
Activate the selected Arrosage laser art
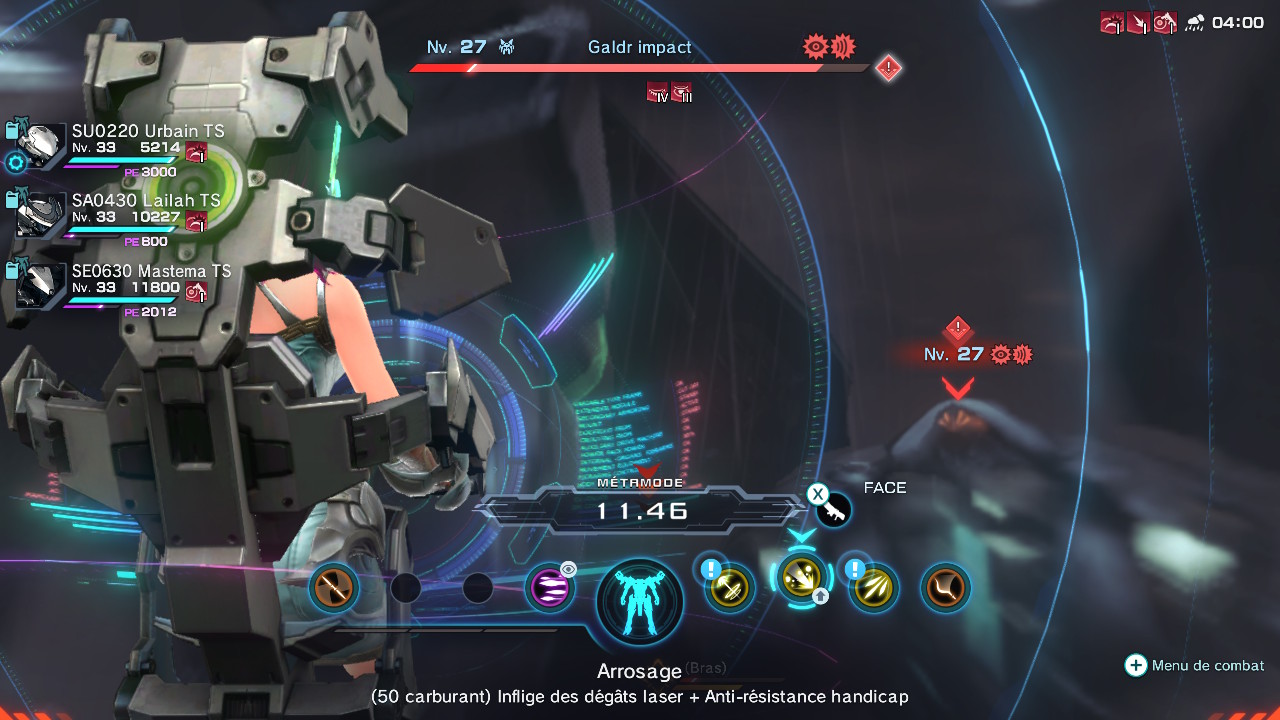[x=801, y=578]
